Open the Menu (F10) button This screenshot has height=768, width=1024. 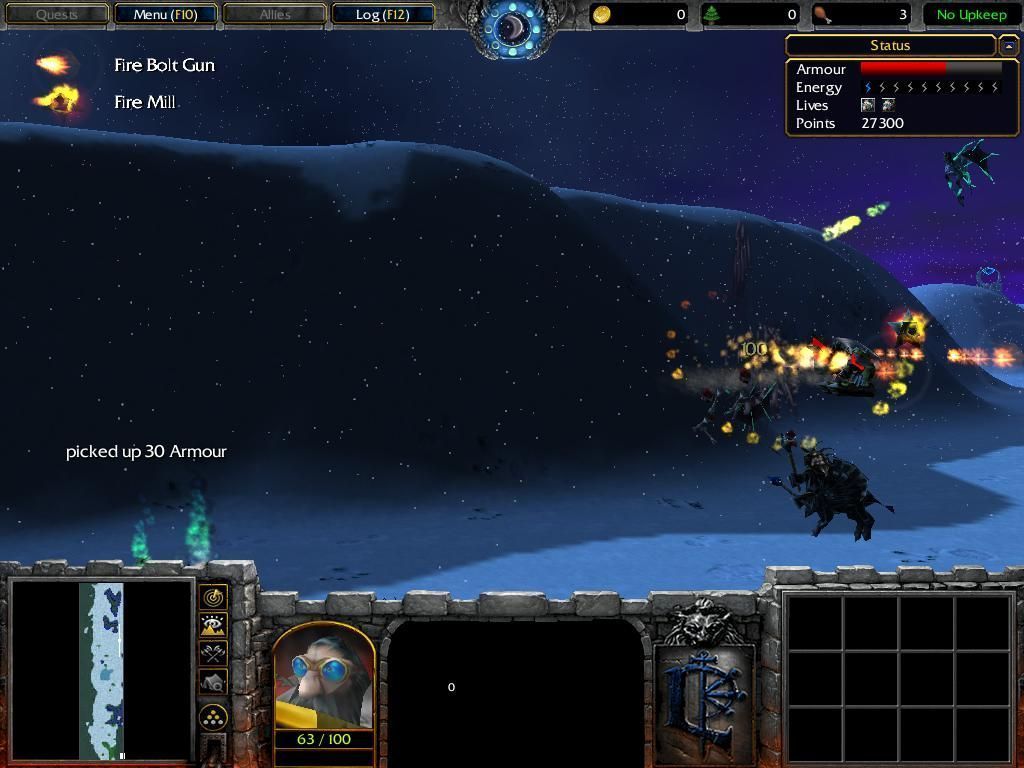(x=165, y=15)
